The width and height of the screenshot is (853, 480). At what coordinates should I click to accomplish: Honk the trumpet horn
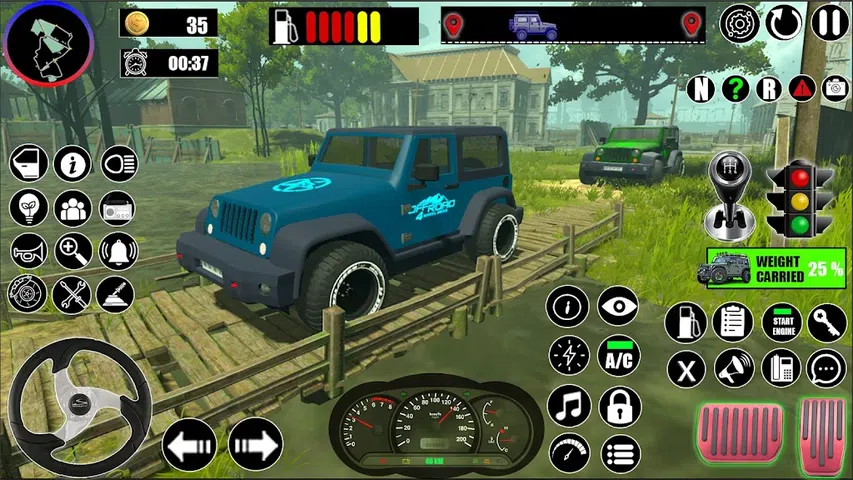pyautogui.click(x=28, y=251)
